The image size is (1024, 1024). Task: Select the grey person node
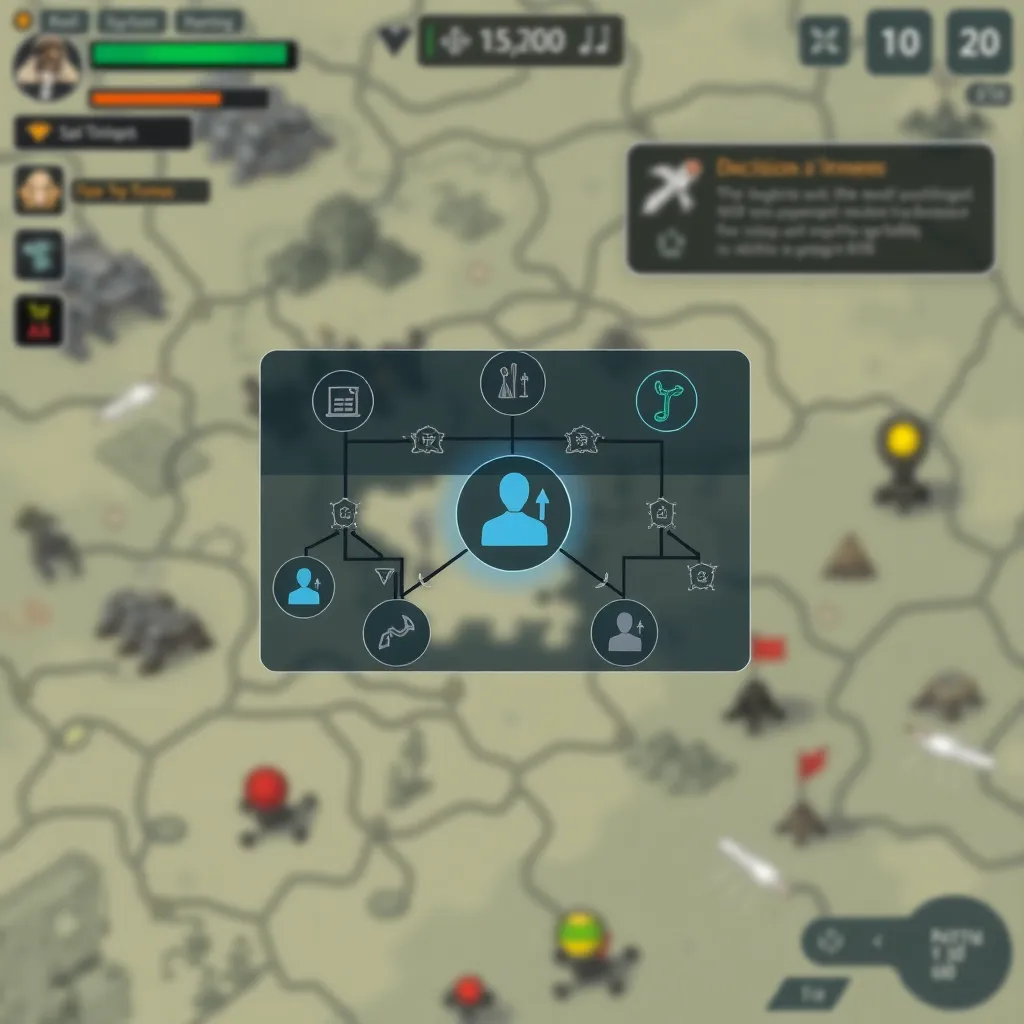pyautogui.click(x=624, y=633)
